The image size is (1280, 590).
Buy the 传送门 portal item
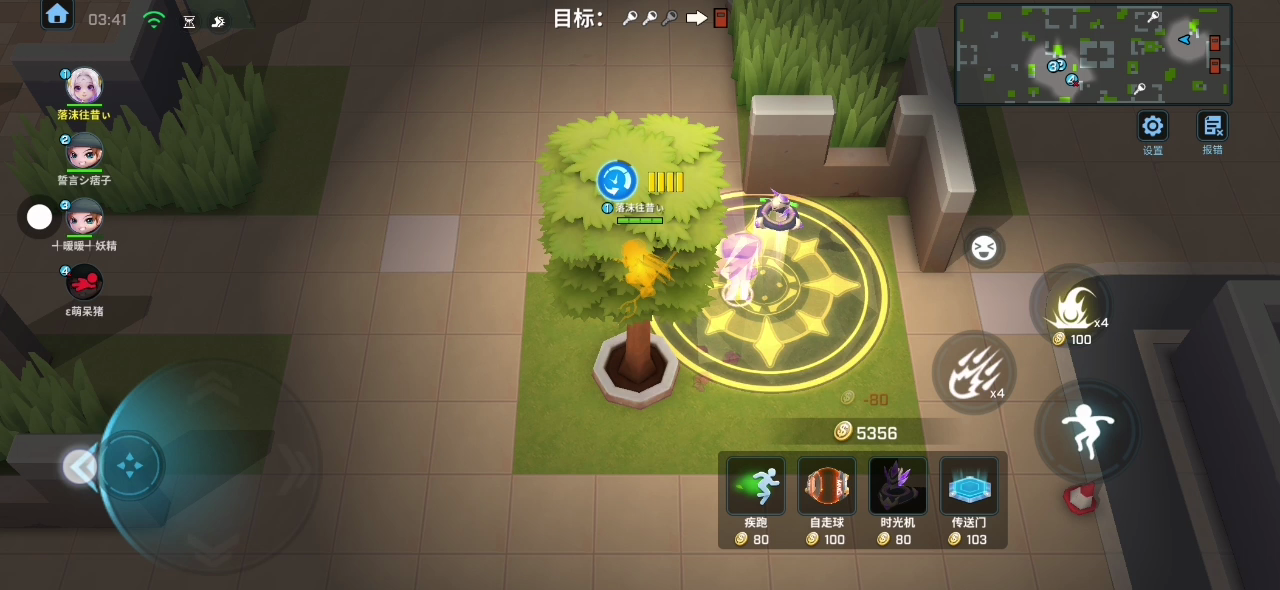969,487
